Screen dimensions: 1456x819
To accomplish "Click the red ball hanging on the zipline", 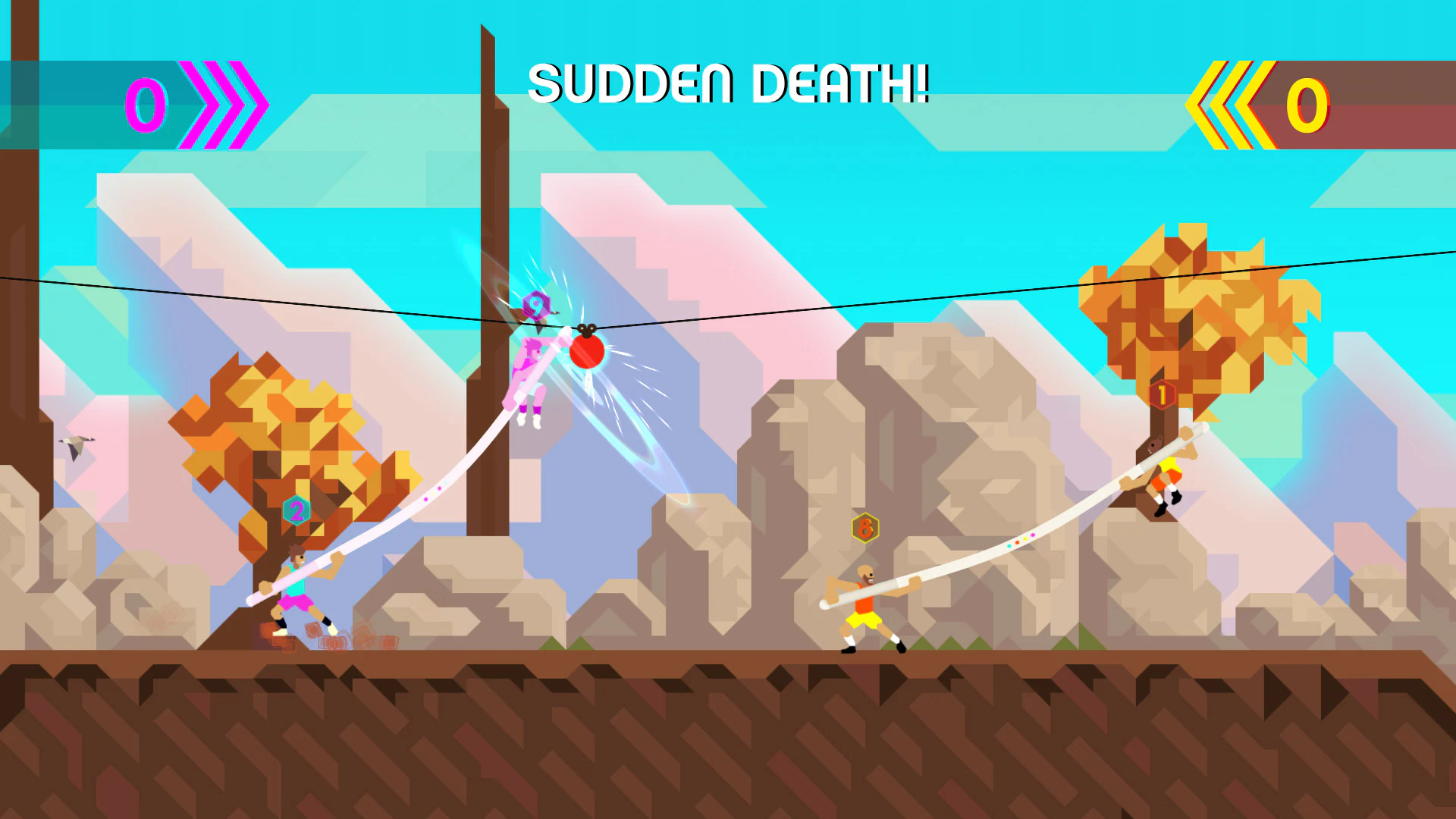I will pos(586,353).
